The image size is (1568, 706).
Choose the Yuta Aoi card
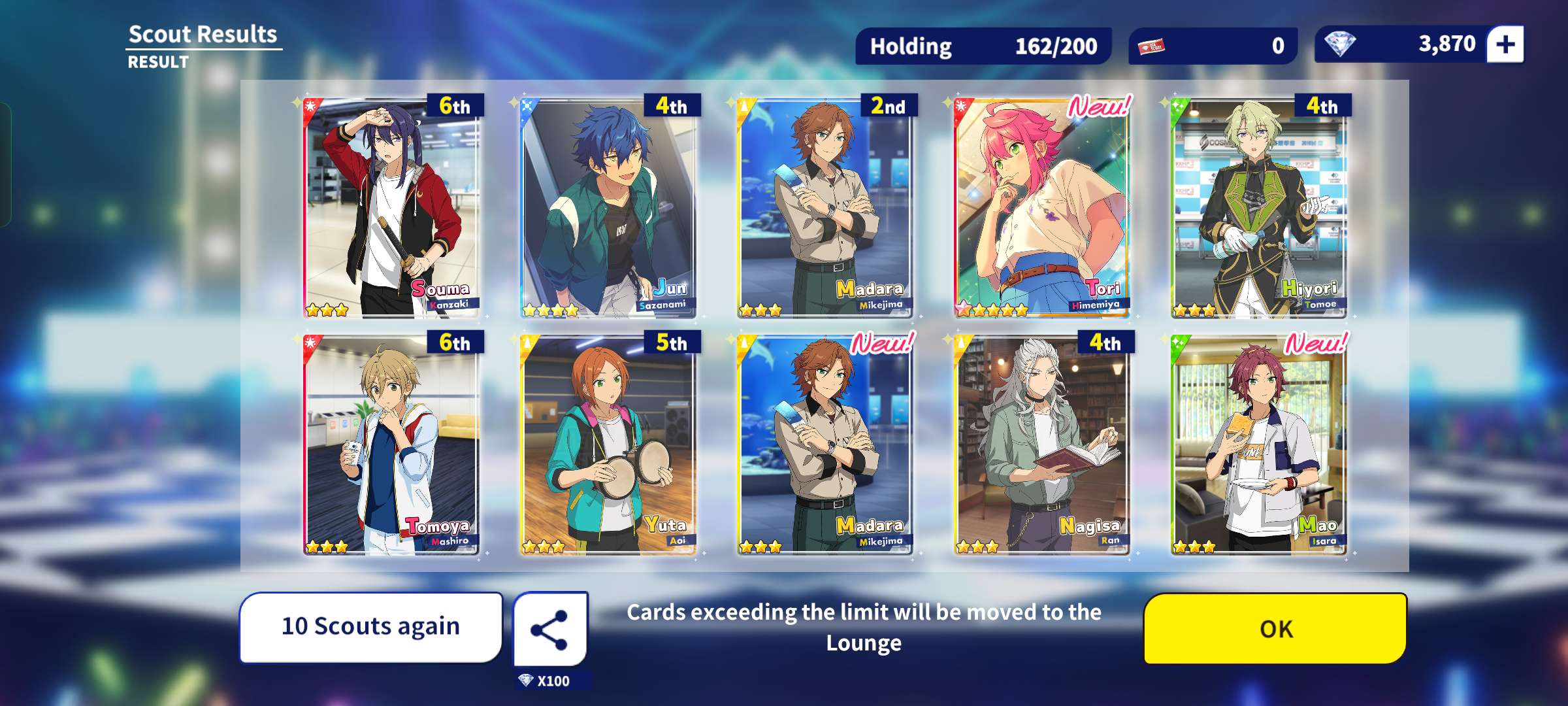(x=608, y=445)
